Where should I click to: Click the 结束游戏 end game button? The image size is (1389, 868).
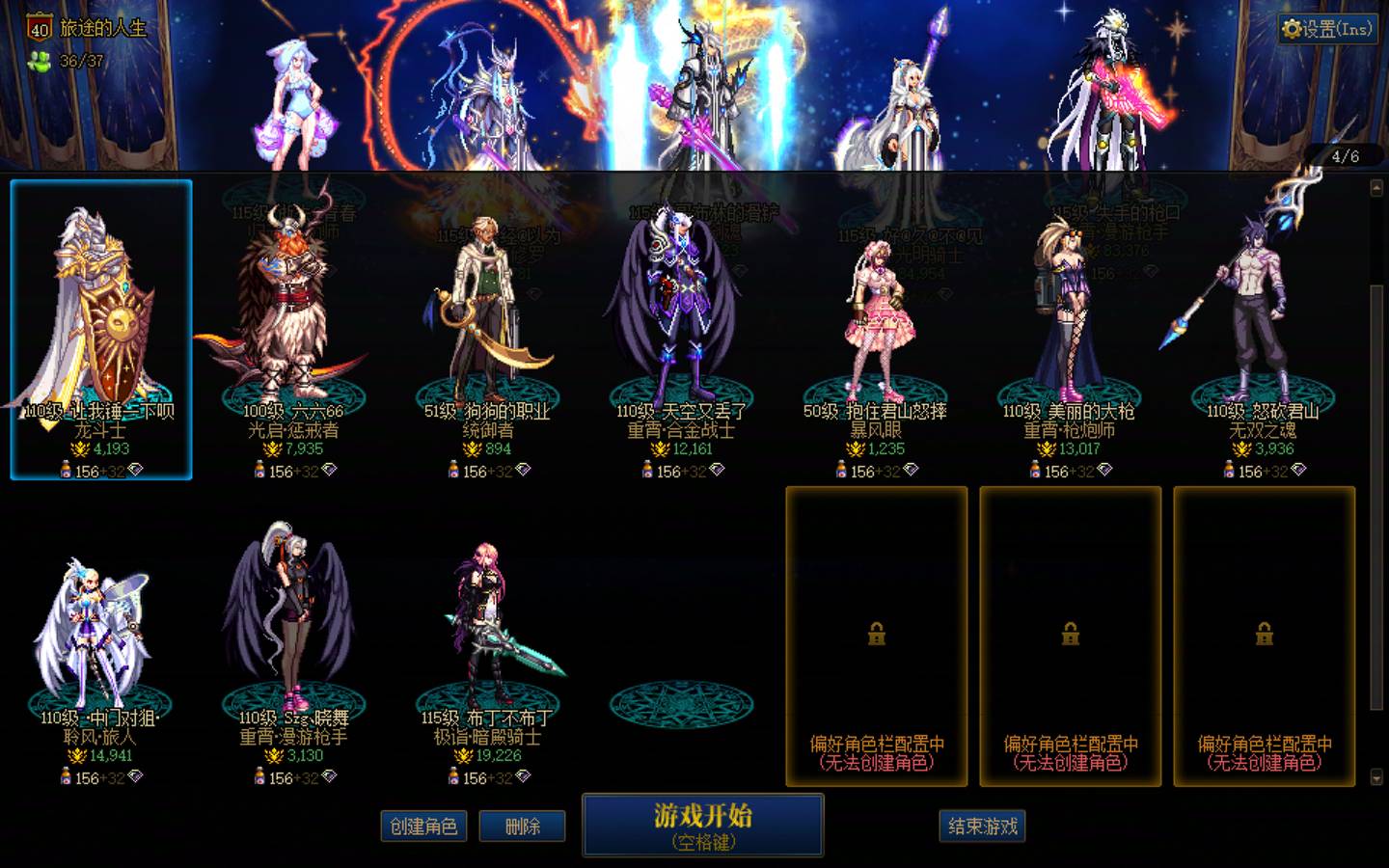pyautogui.click(x=981, y=826)
